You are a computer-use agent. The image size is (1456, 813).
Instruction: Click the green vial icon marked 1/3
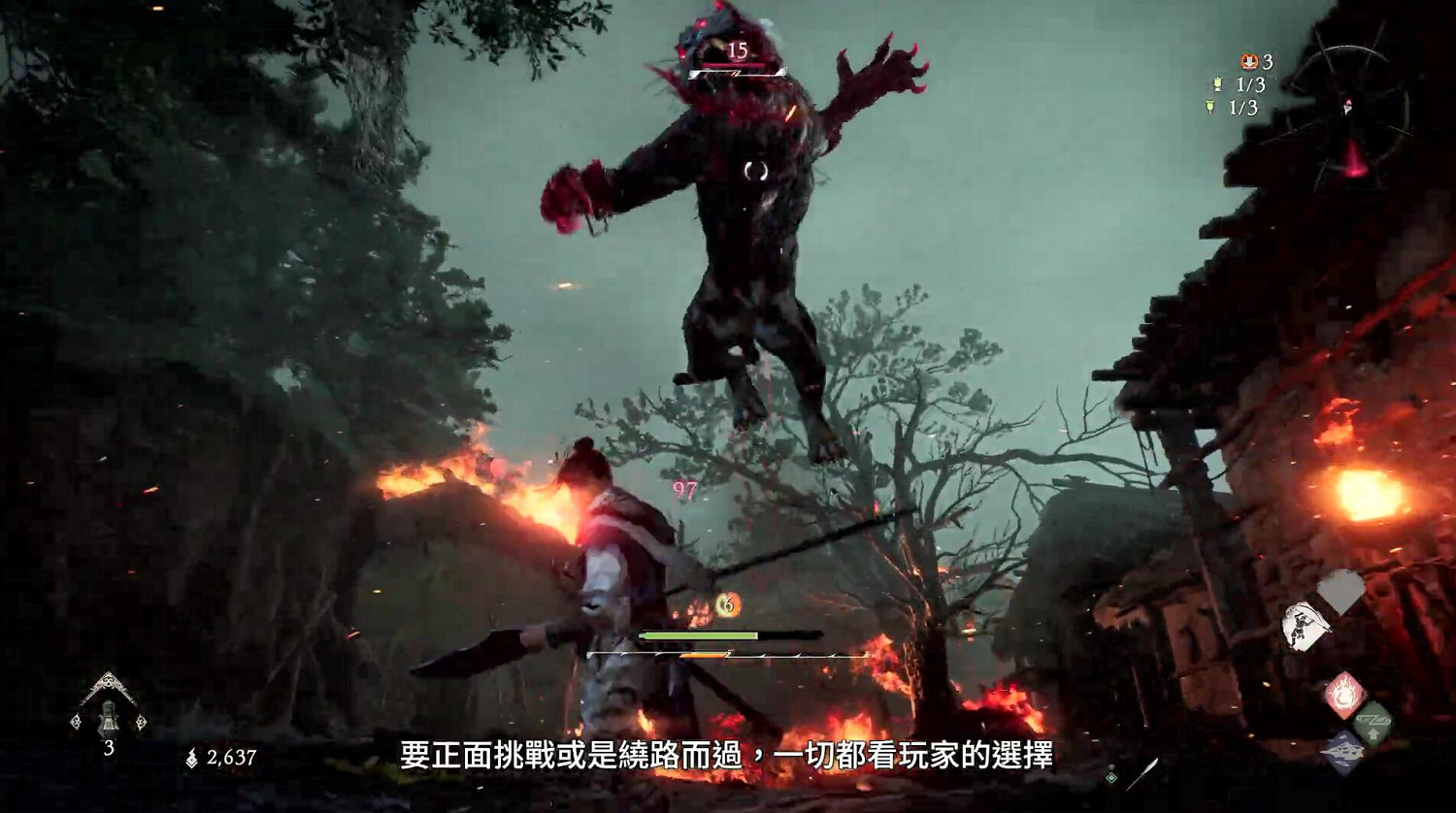point(1210,106)
